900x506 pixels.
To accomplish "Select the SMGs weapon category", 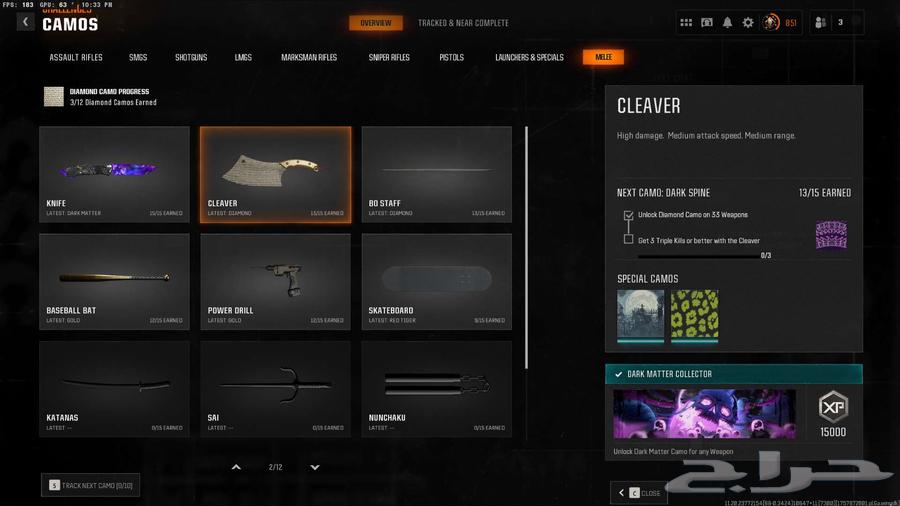I will point(138,58).
